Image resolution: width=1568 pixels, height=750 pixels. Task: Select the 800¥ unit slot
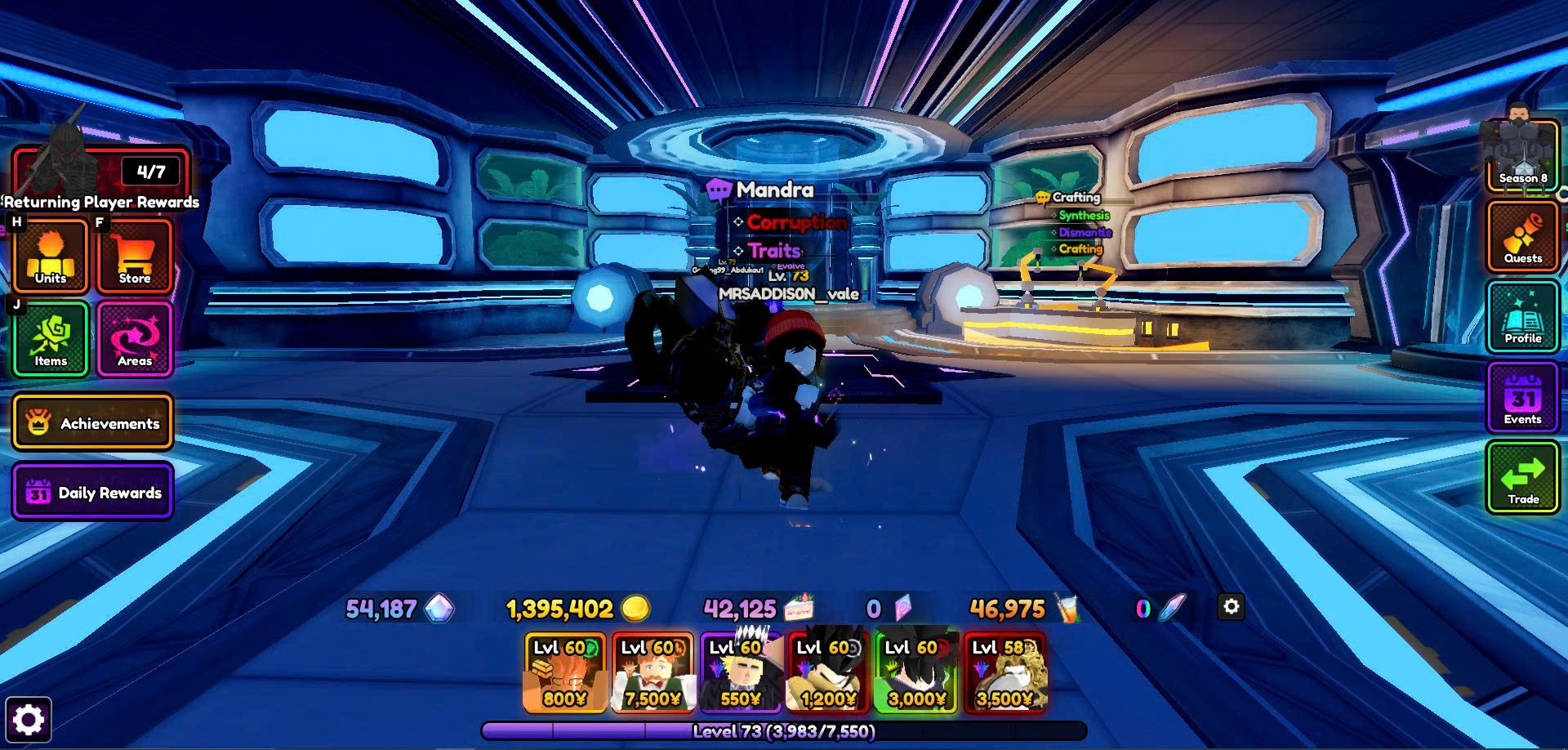pyautogui.click(x=564, y=672)
